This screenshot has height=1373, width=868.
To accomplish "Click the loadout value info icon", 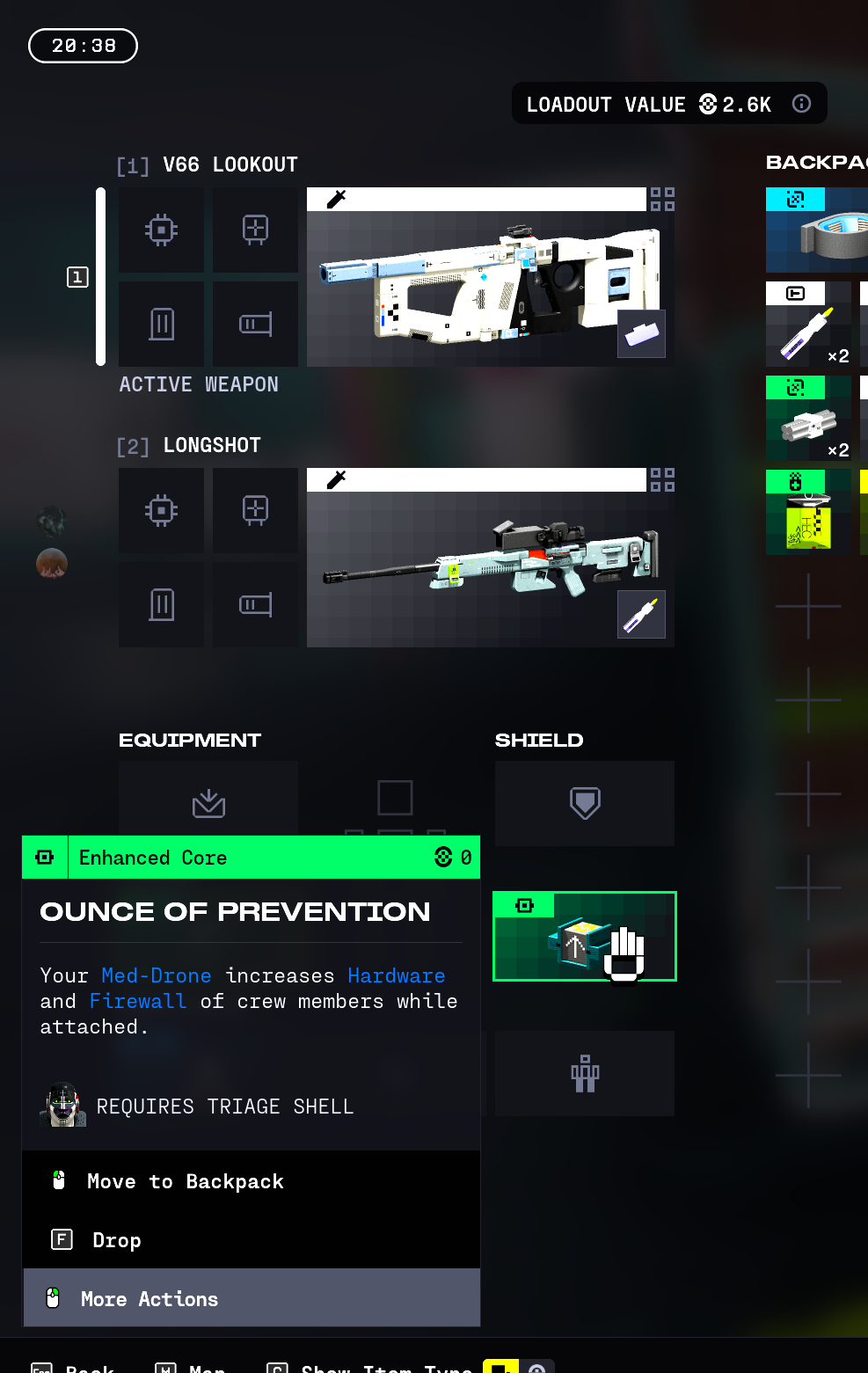I will (x=801, y=104).
